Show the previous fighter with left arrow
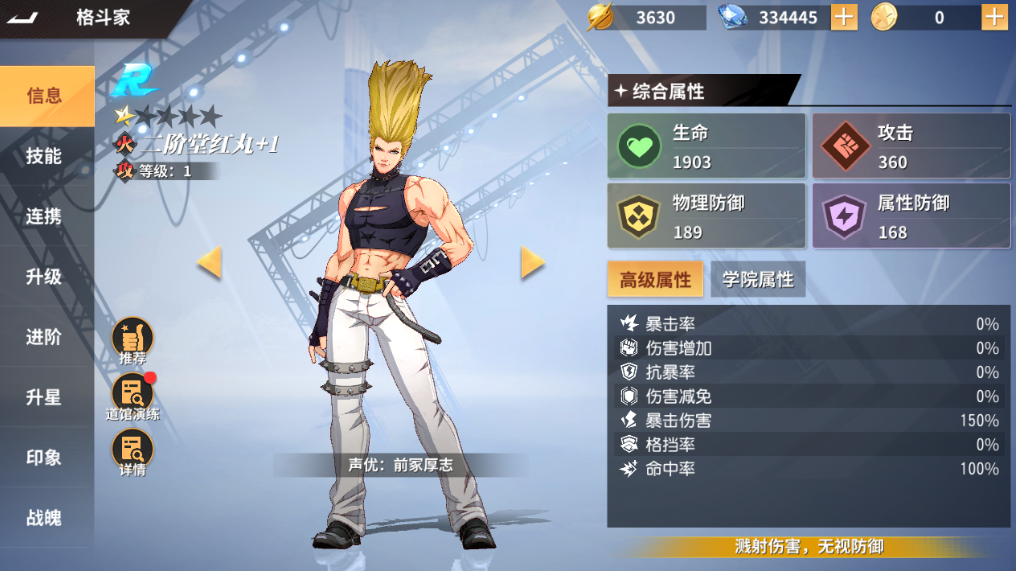 (x=209, y=262)
